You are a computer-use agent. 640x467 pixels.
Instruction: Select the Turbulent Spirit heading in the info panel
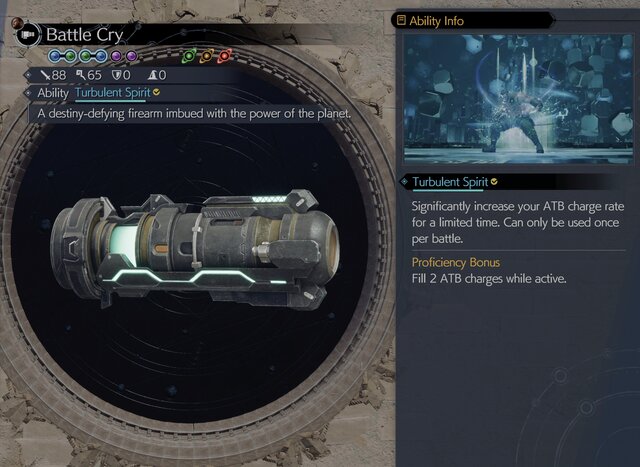448,182
